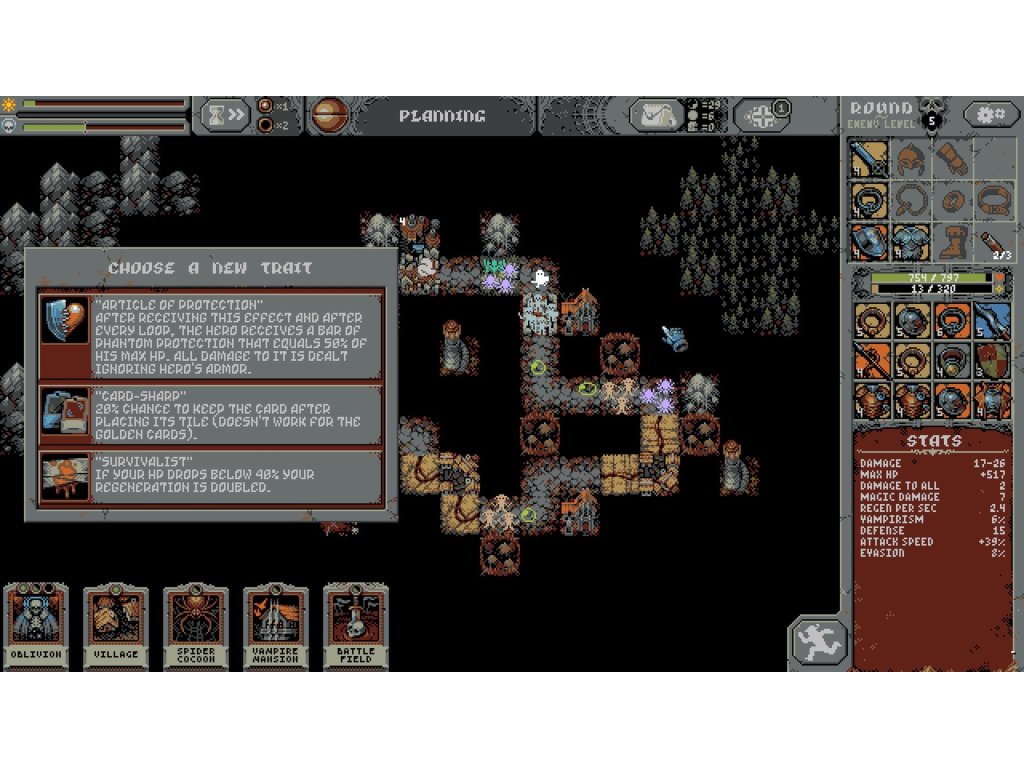1024x768 pixels.
Task: Pick the Card-Sharp trait
Action: point(211,415)
